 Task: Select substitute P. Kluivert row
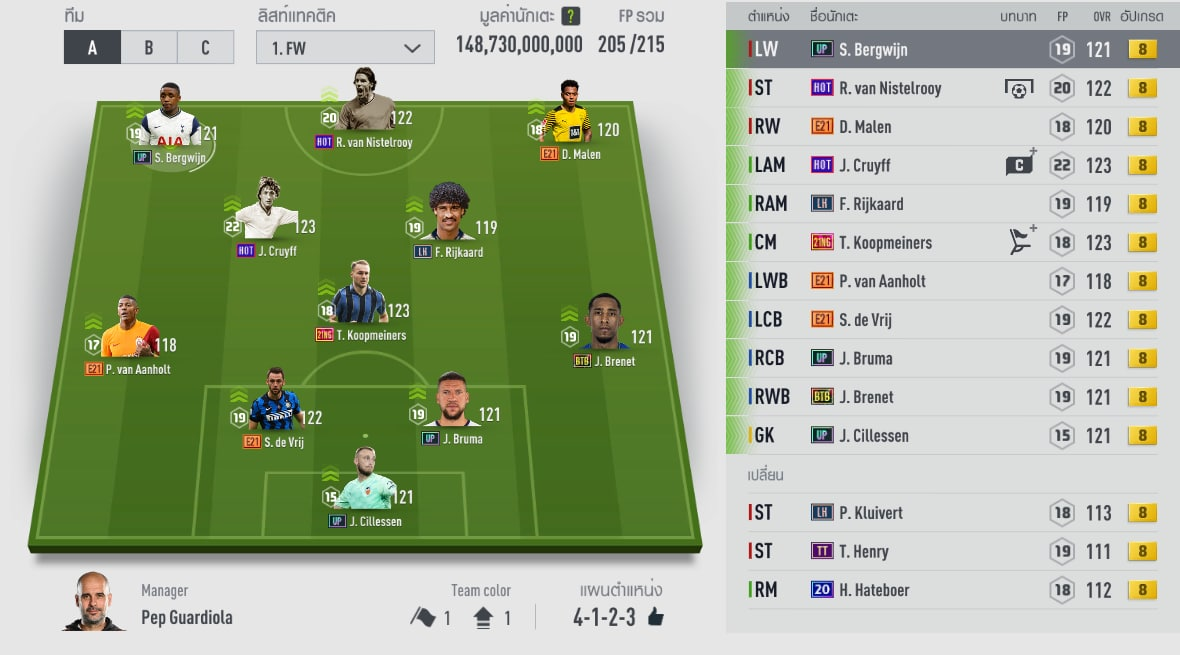(x=952, y=512)
